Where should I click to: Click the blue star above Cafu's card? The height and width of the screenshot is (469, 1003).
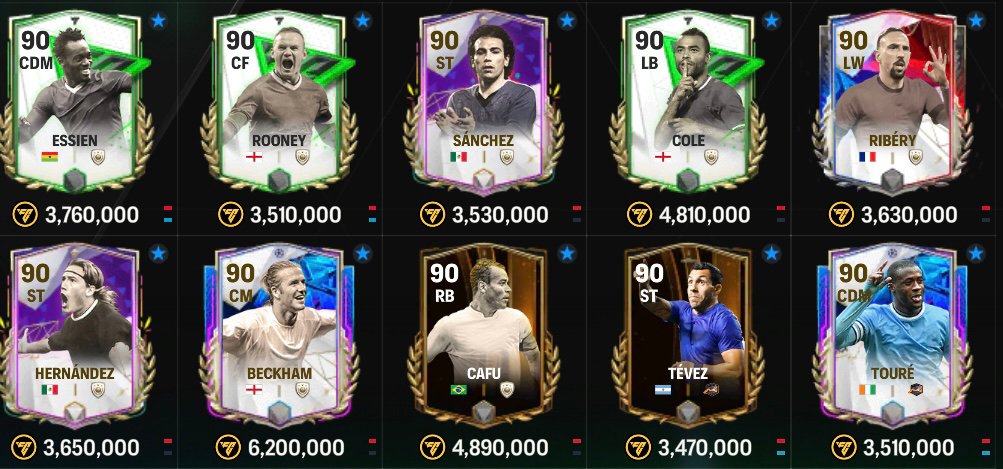coord(567,253)
